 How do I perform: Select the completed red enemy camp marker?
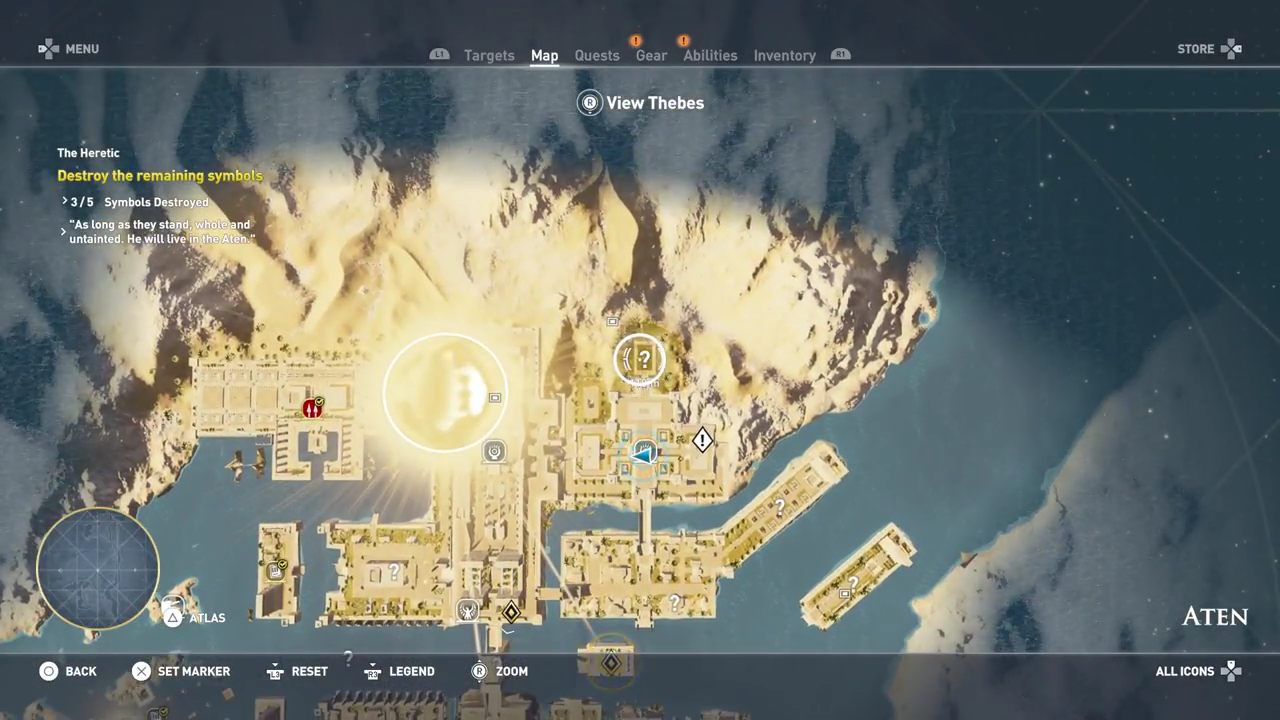pyautogui.click(x=312, y=407)
